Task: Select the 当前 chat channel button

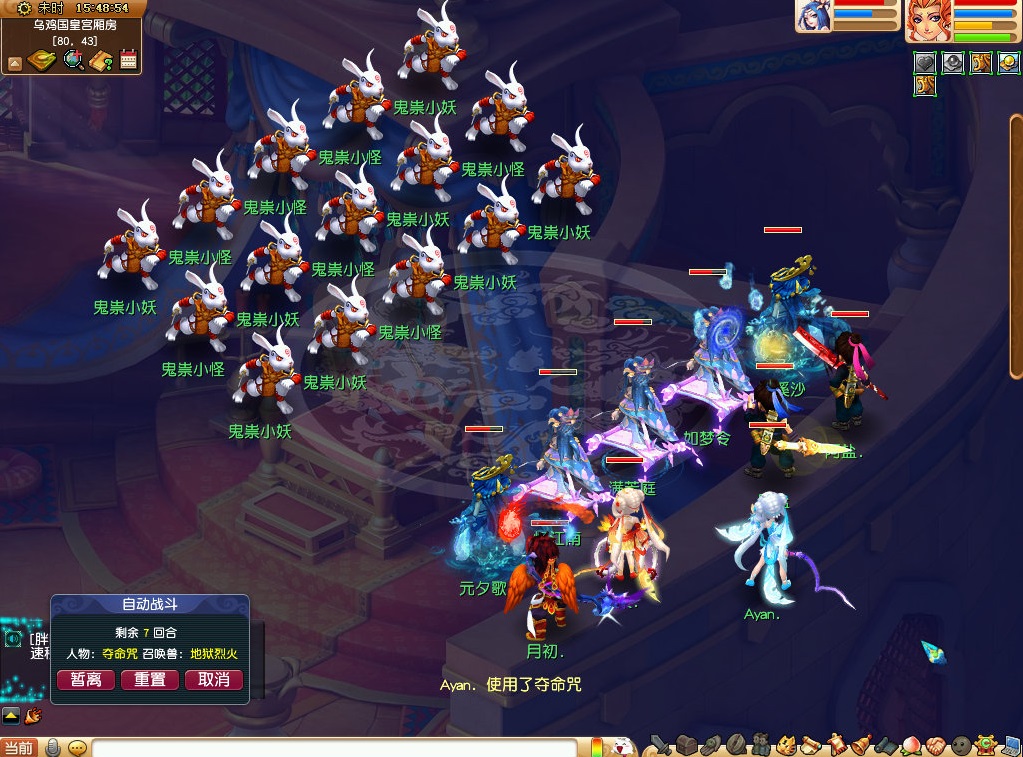Action: tap(18, 748)
